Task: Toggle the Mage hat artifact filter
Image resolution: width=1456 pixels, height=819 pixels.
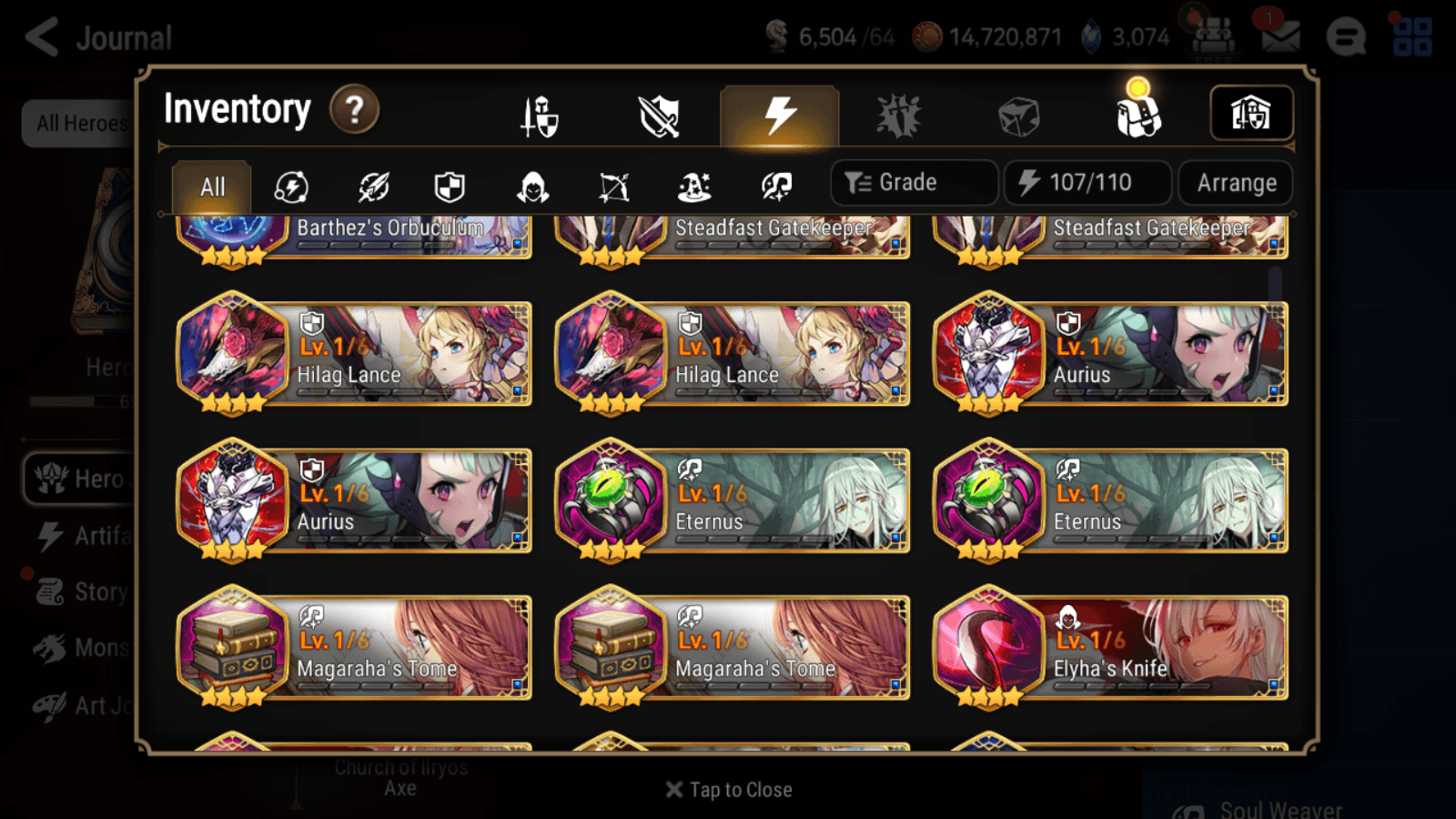Action: point(696,187)
